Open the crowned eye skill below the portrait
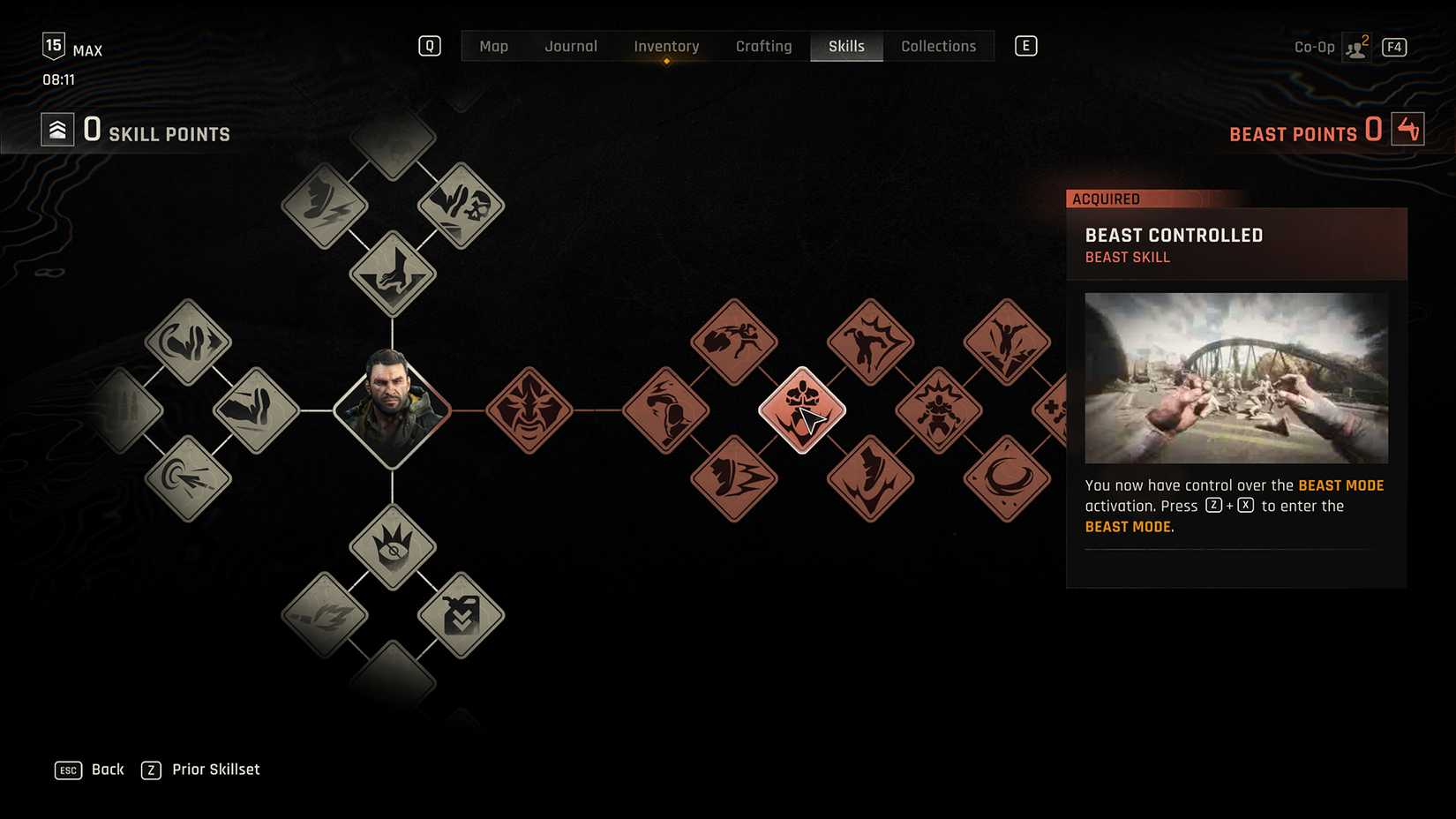The width and height of the screenshot is (1456, 819). coord(394,545)
